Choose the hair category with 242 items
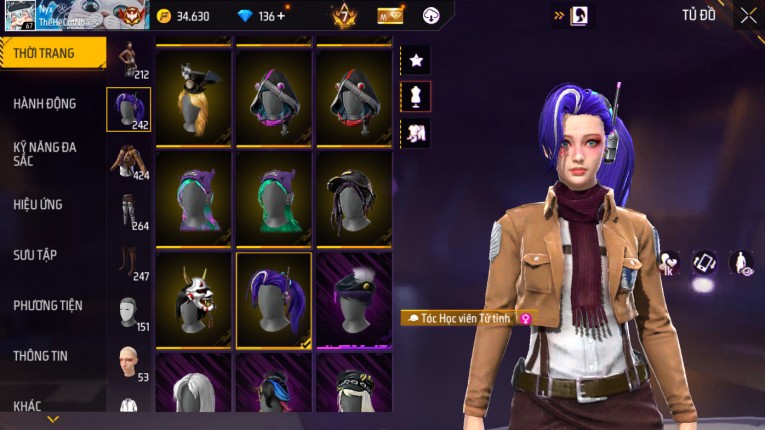The height and width of the screenshot is (430, 765). click(x=128, y=110)
